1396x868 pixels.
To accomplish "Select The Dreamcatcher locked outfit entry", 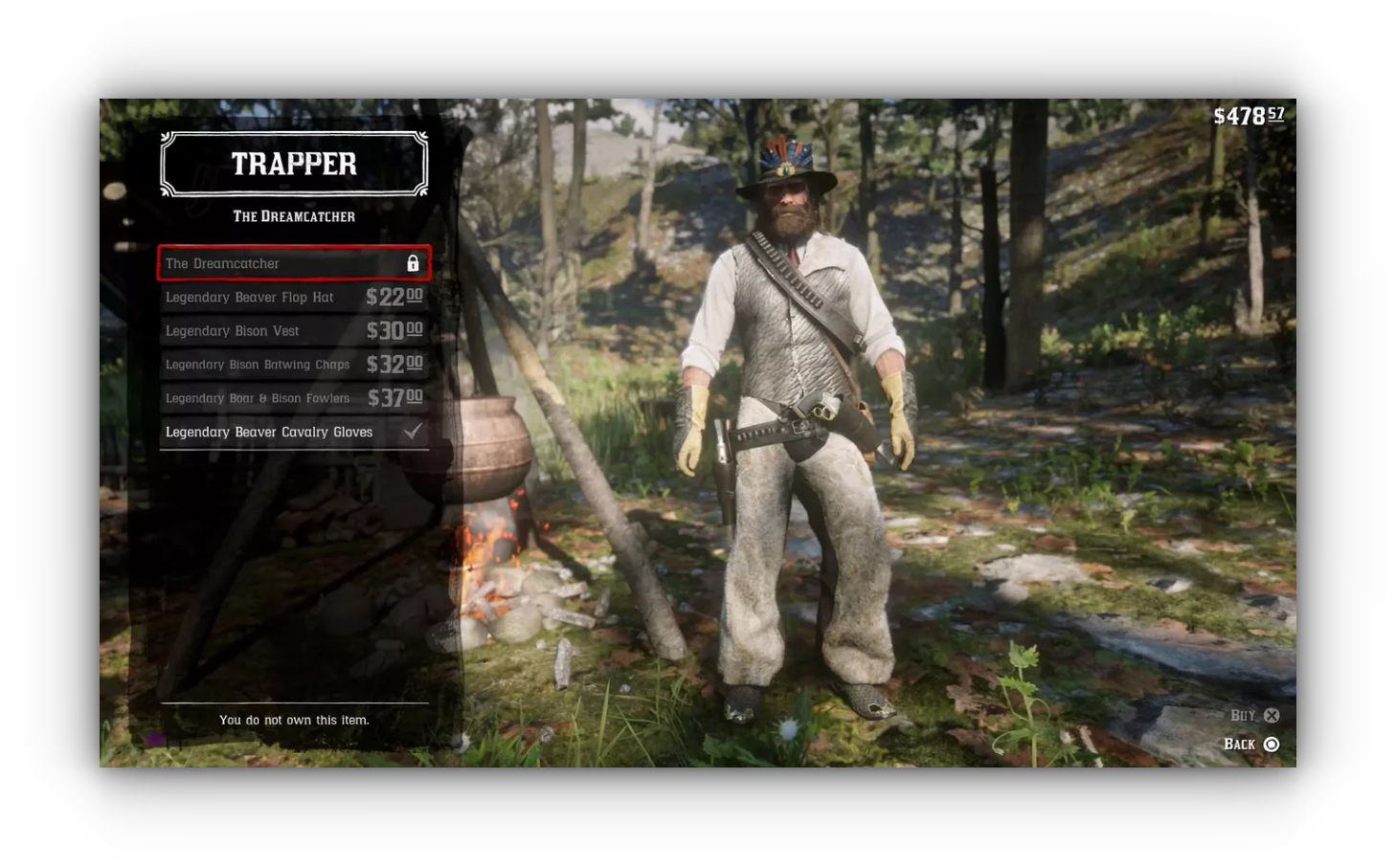I will (293, 263).
